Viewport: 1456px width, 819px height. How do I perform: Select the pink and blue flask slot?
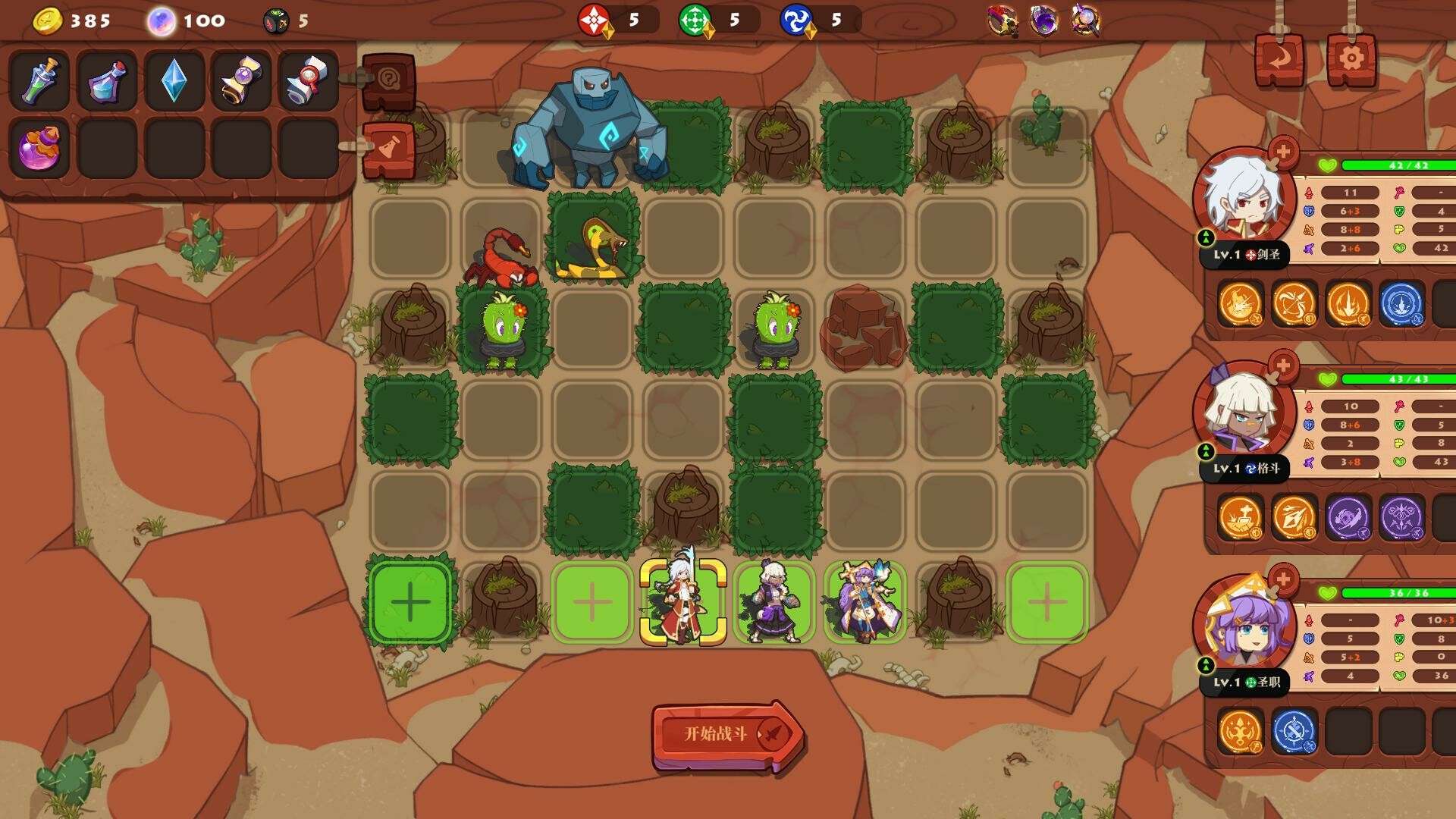[107, 80]
